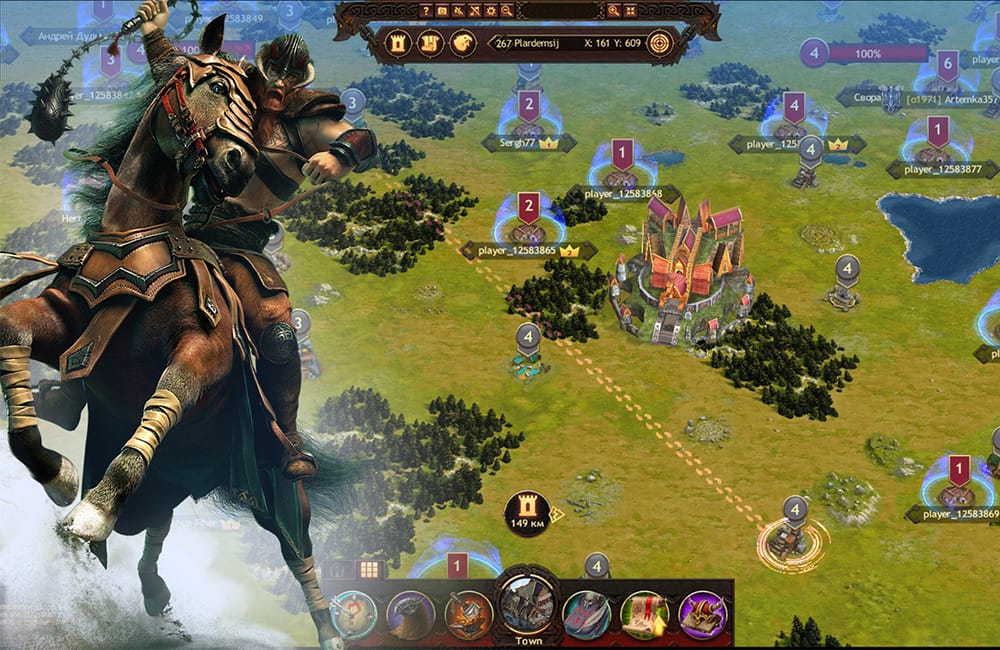The image size is (1000, 650).
Task: Open the anvil forge icon
Action: click(x=468, y=614)
